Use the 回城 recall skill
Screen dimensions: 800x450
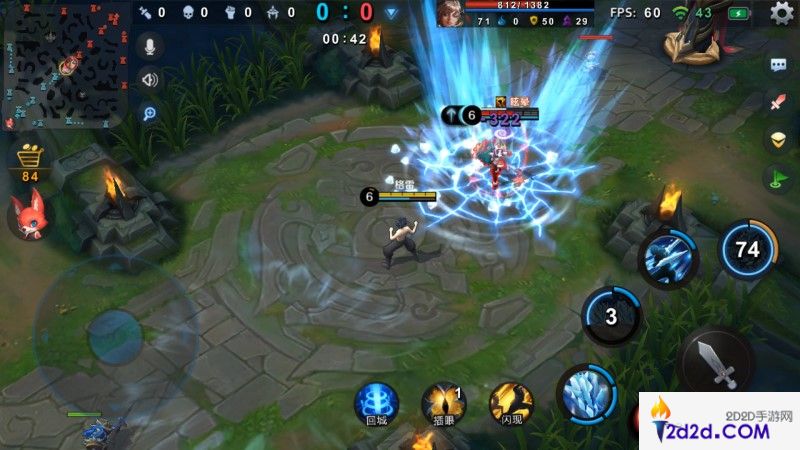[376, 402]
